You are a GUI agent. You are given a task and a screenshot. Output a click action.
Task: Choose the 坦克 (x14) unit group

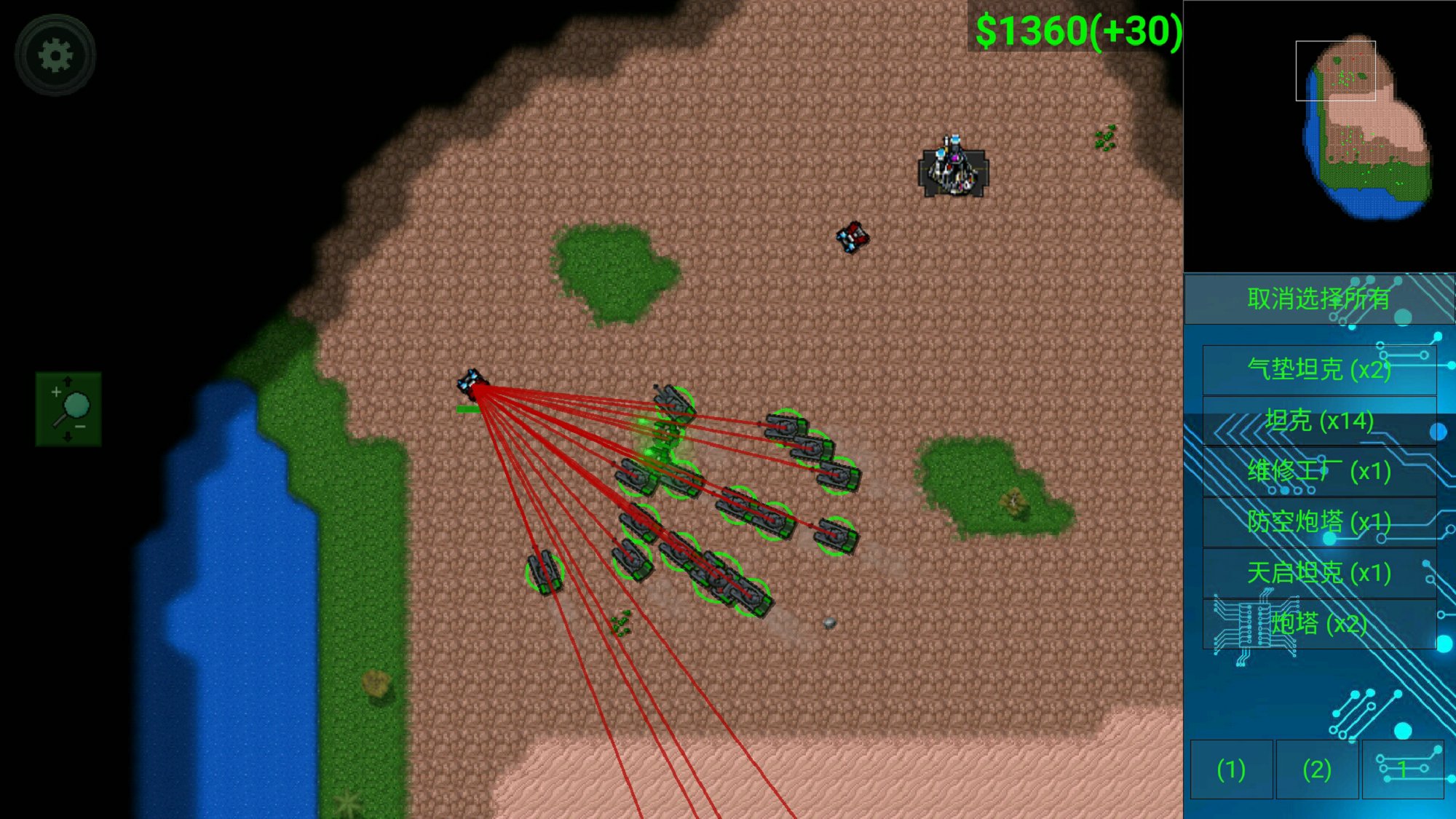[x=1318, y=421]
